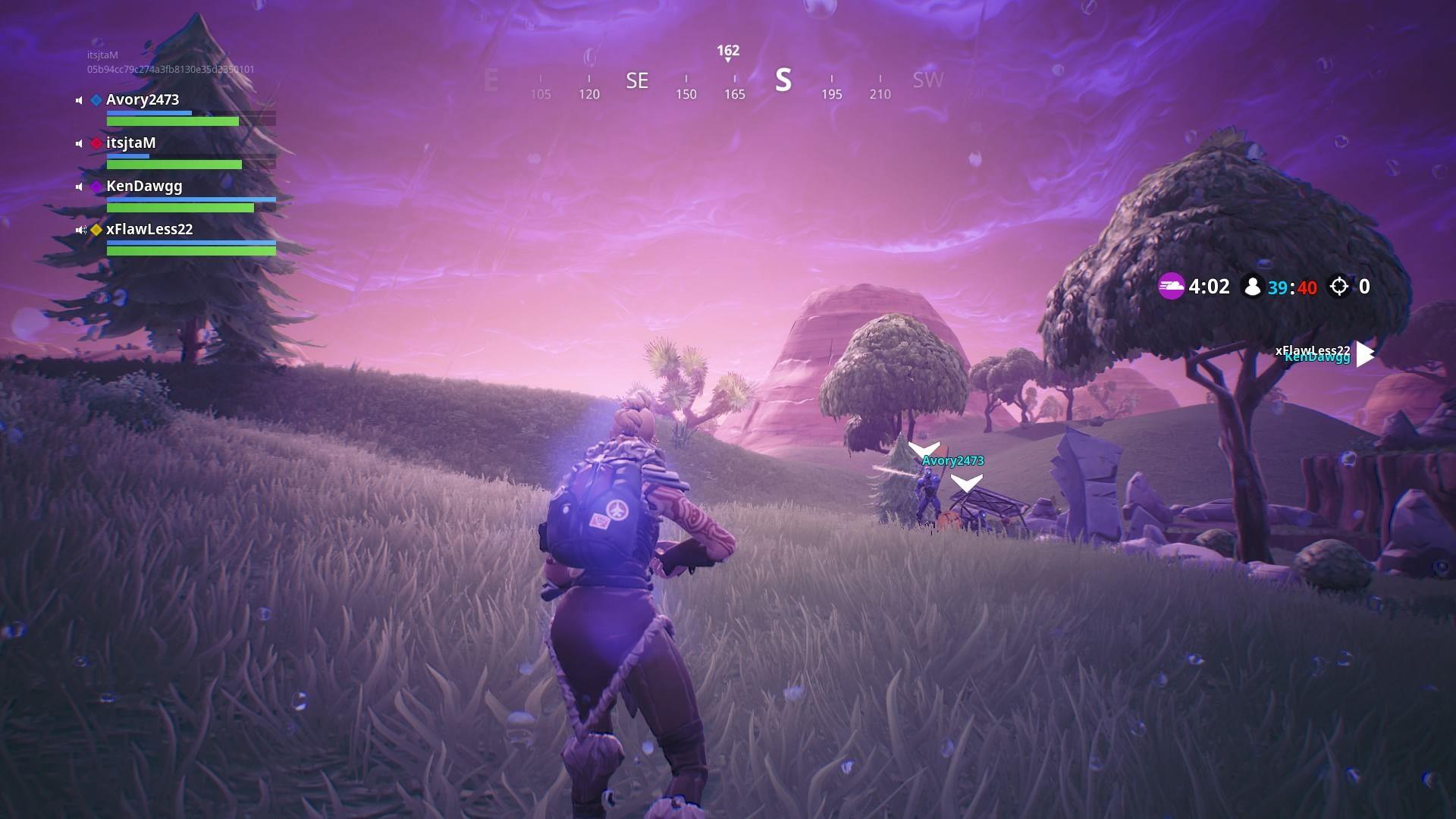The height and width of the screenshot is (819, 1456).
Task: Click the 162 compass heading marker
Action: click(726, 52)
